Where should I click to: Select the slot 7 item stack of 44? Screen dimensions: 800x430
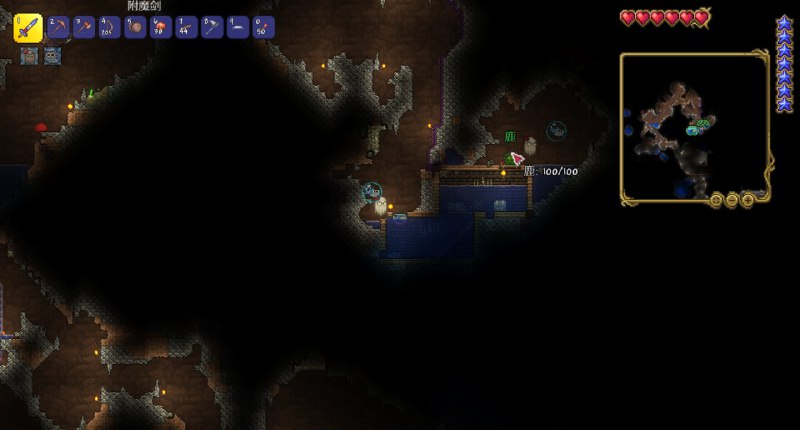tap(186, 28)
